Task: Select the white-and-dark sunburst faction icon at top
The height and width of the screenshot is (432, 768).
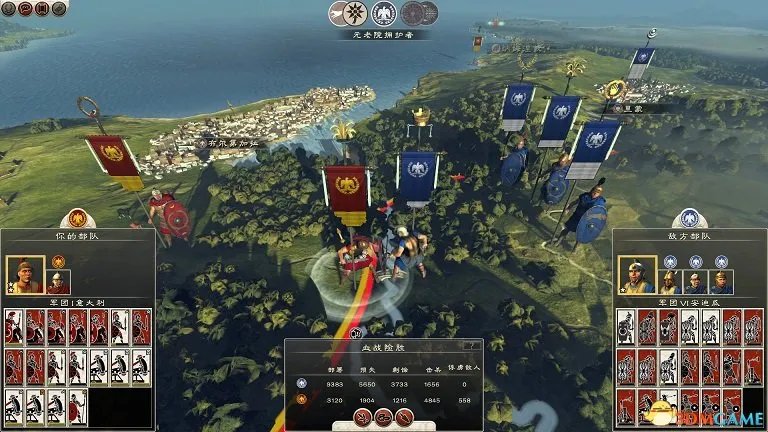Action: coord(353,13)
